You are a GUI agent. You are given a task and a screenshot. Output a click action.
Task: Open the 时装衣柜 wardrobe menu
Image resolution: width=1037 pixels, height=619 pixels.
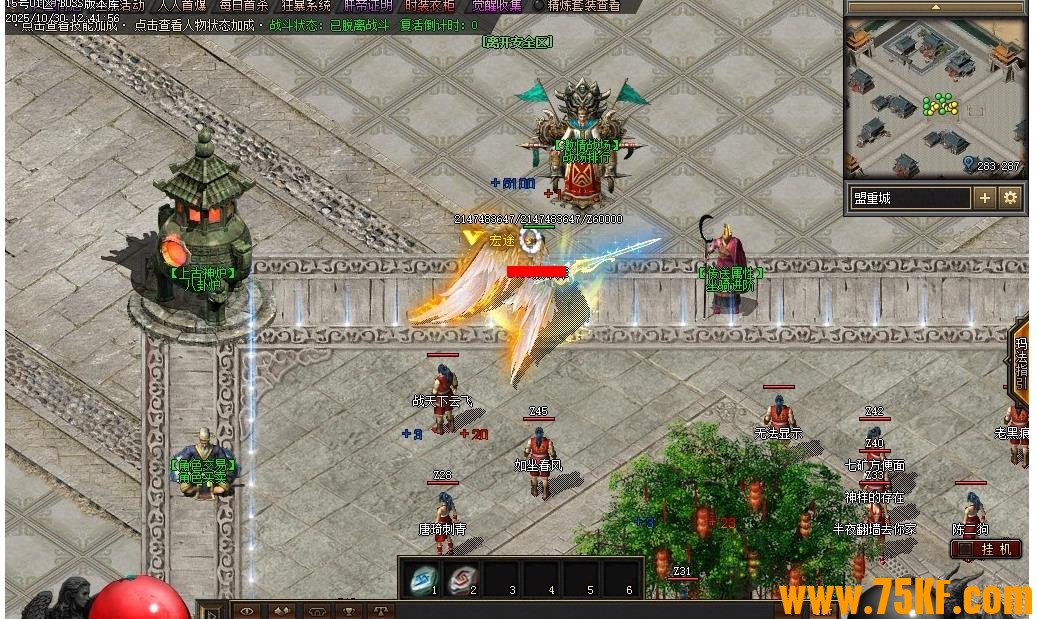431,5
